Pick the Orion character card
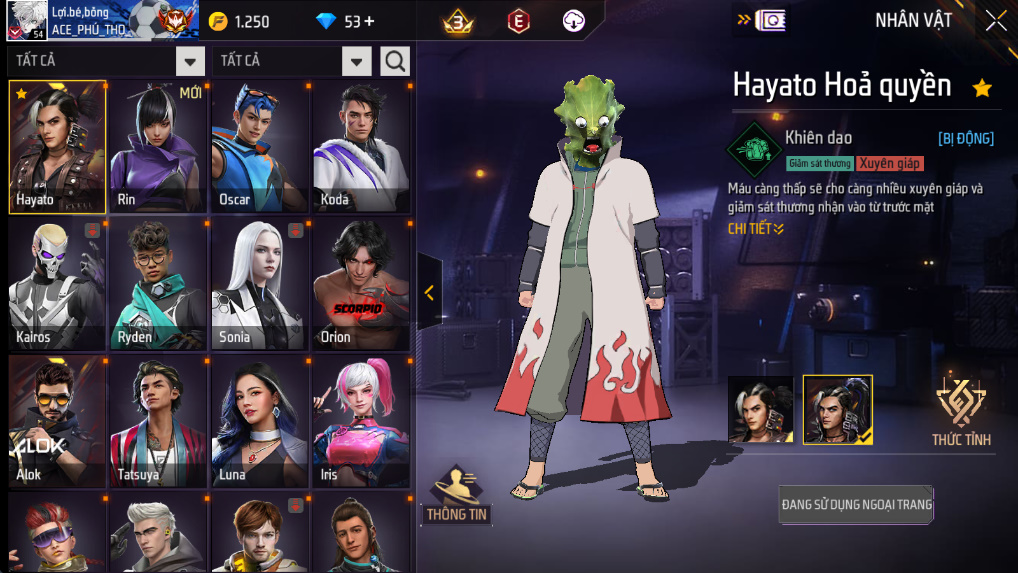The image size is (1018, 573). pos(361,285)
